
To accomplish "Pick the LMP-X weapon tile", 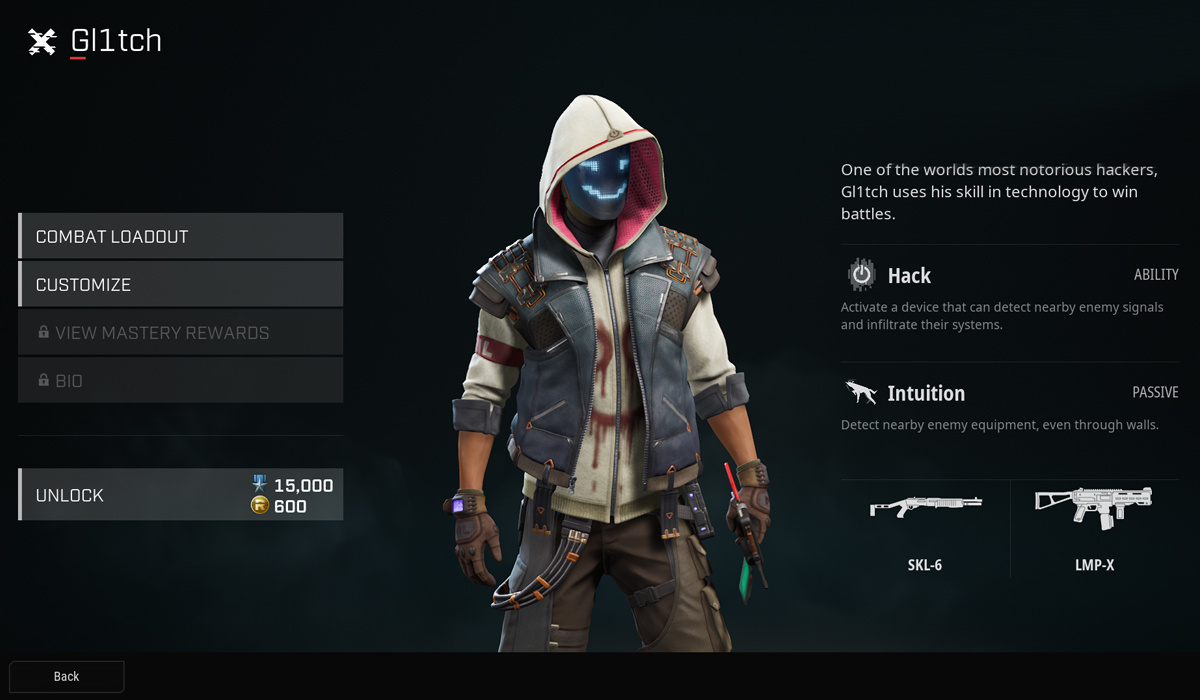I will (1092, 527).
